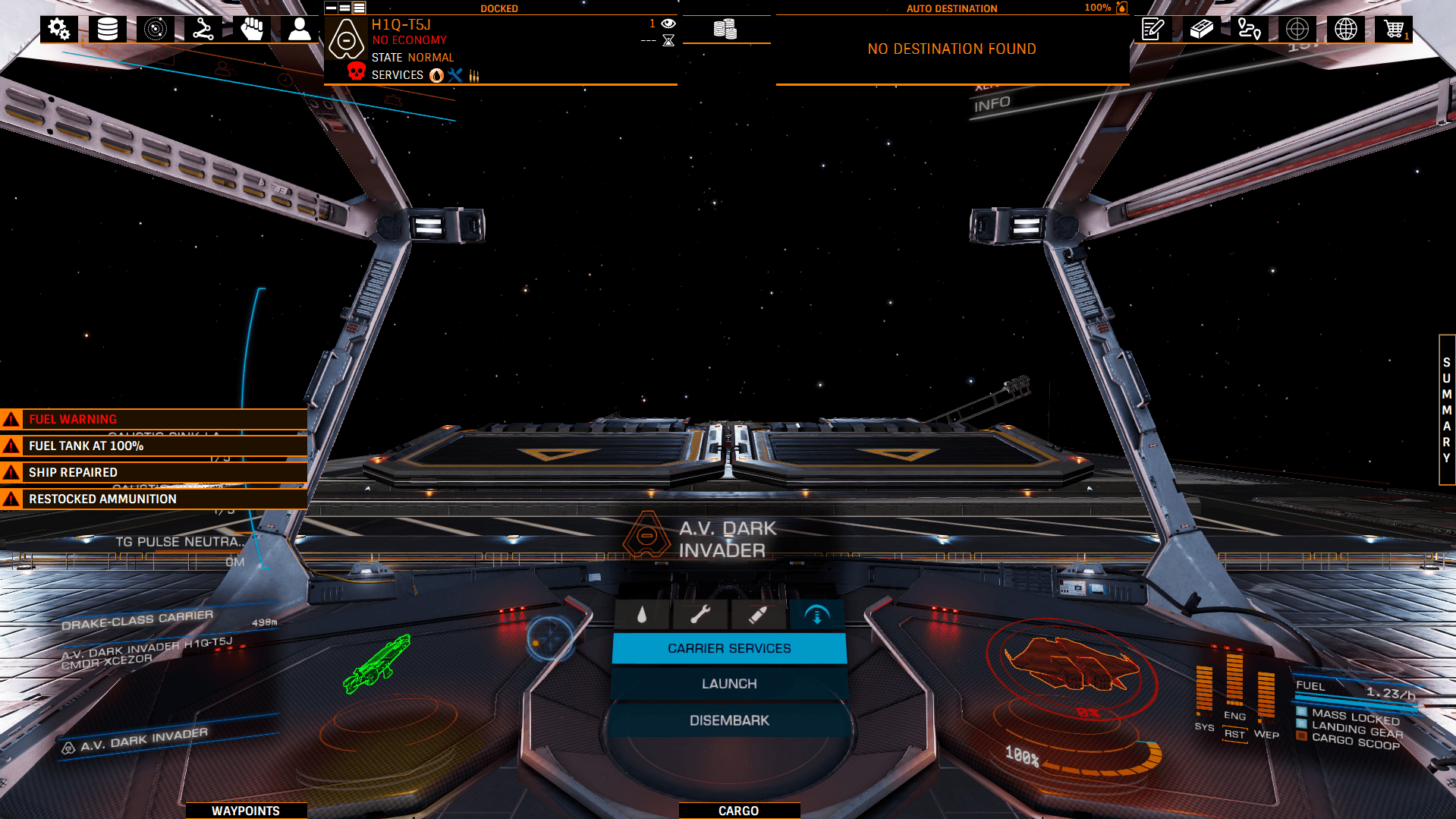
Task: Open the notes pencil icon
Action: tap(1153, 30)
